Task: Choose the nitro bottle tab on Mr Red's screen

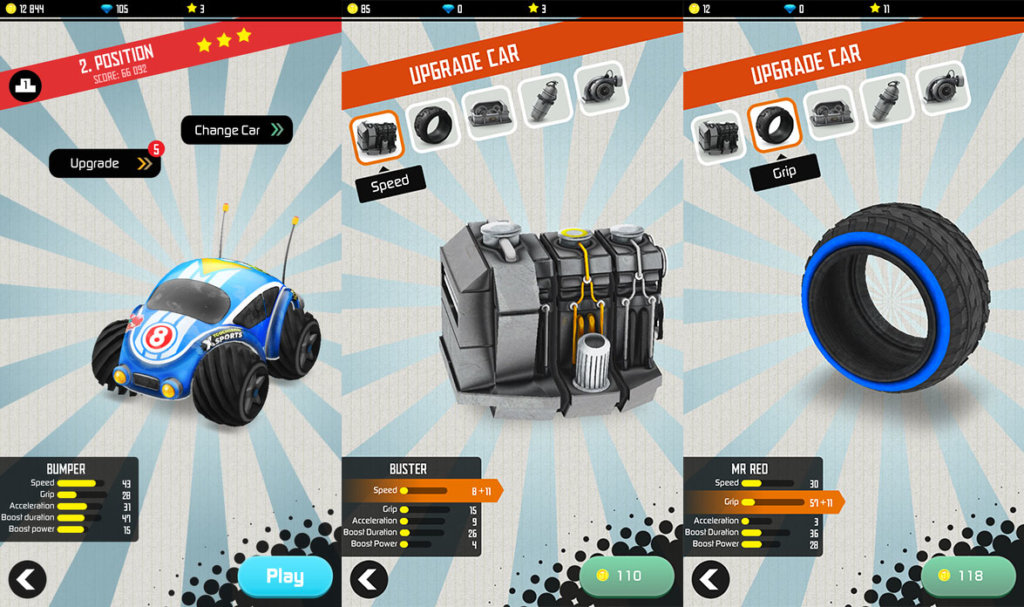Action: (x=886, y=99)
